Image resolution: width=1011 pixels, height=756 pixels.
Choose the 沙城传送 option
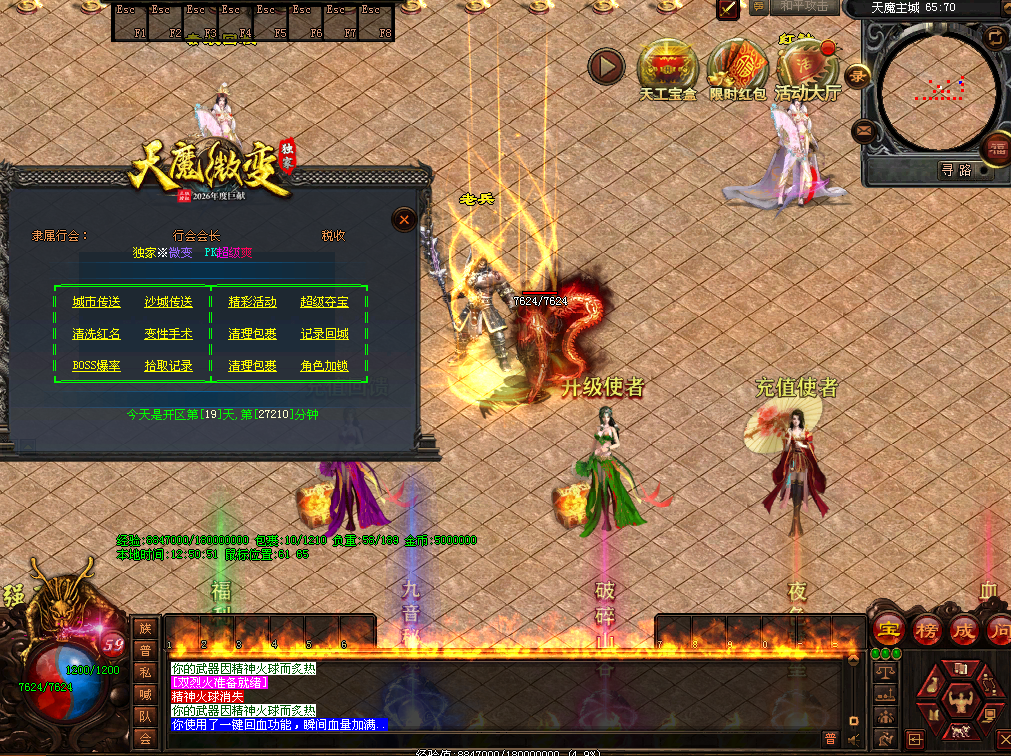coord(168,302)
